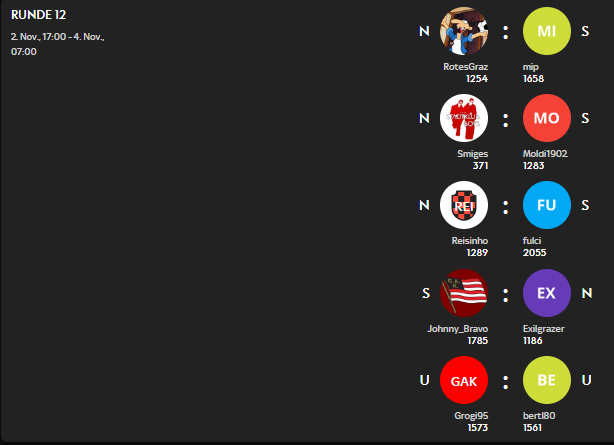Open Exilgrazer's purple EX avatar
Screen dimensions: 614x445
pos(547,293)
